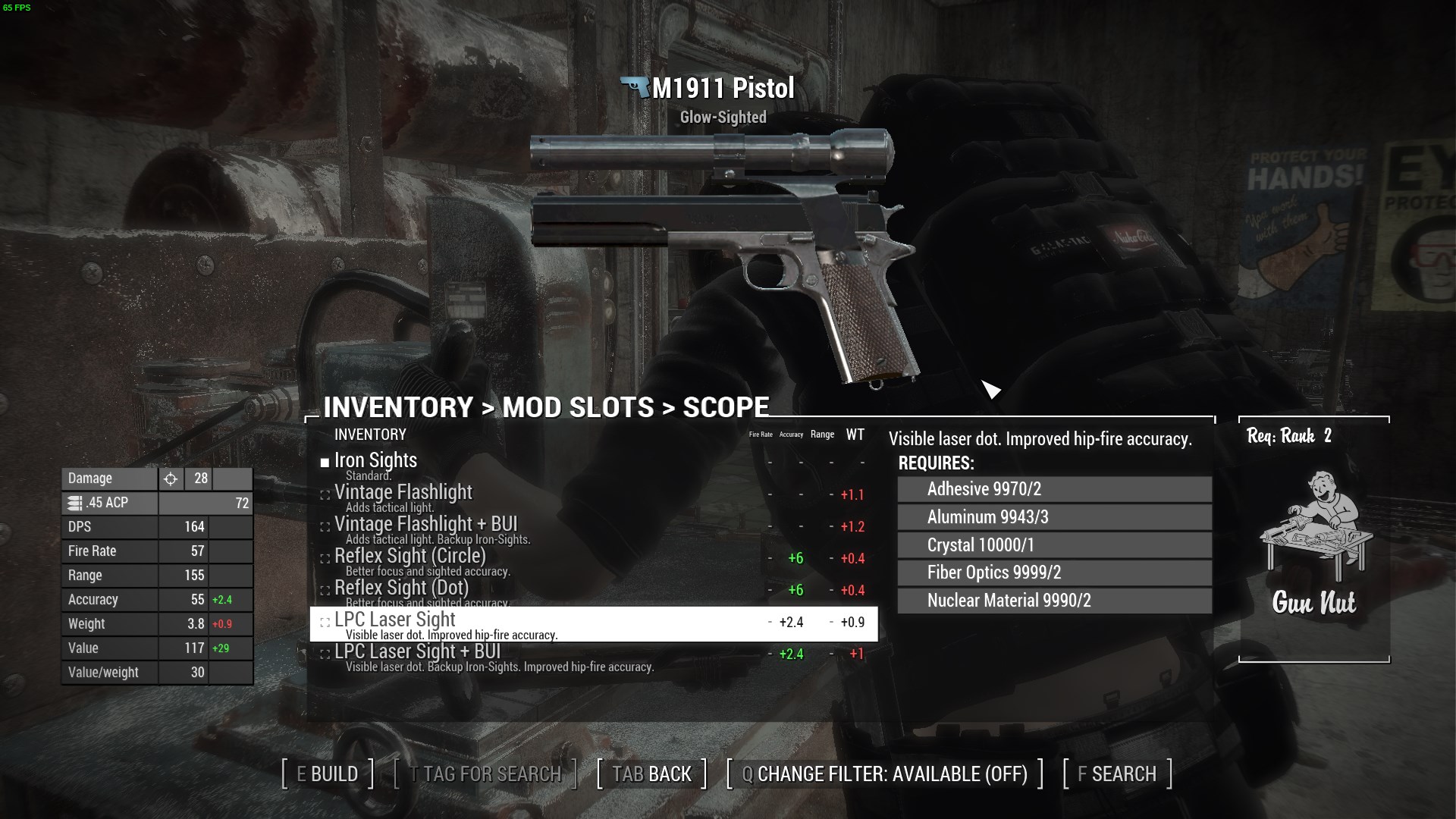The image size is (1456, 819).
Task: Activate Tag For Search button
Action: click(x=485, y=773)
